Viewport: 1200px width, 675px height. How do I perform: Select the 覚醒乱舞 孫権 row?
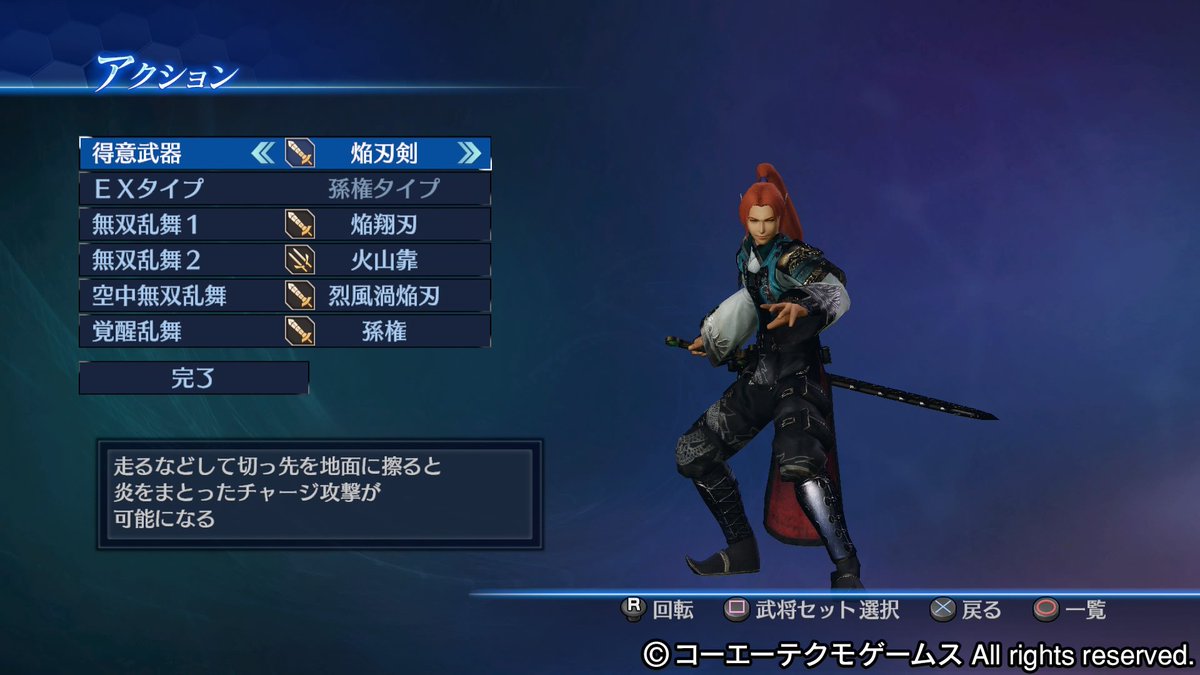[285, 331]
